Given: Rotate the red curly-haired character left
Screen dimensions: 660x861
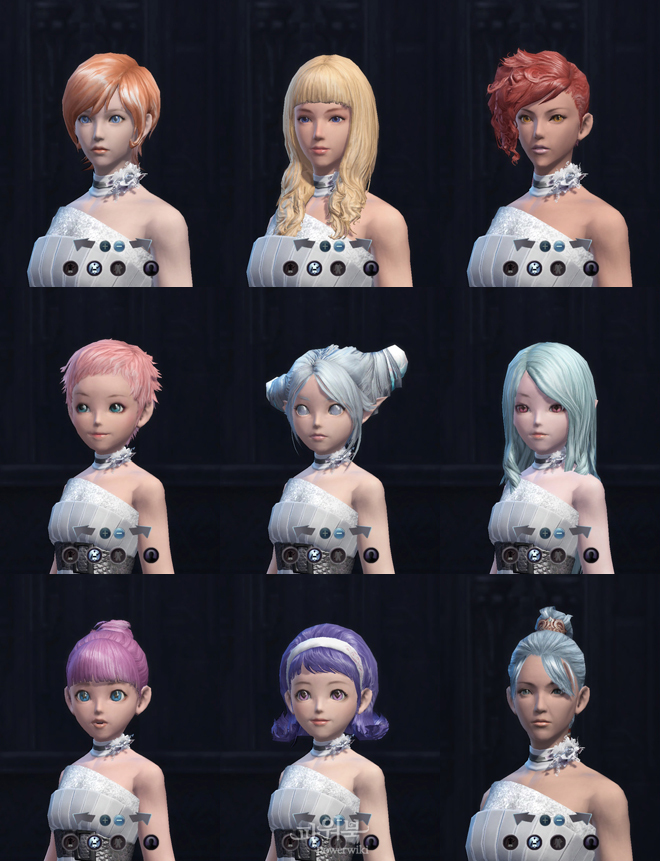Looking at the screenshot, I should (523, 245).
